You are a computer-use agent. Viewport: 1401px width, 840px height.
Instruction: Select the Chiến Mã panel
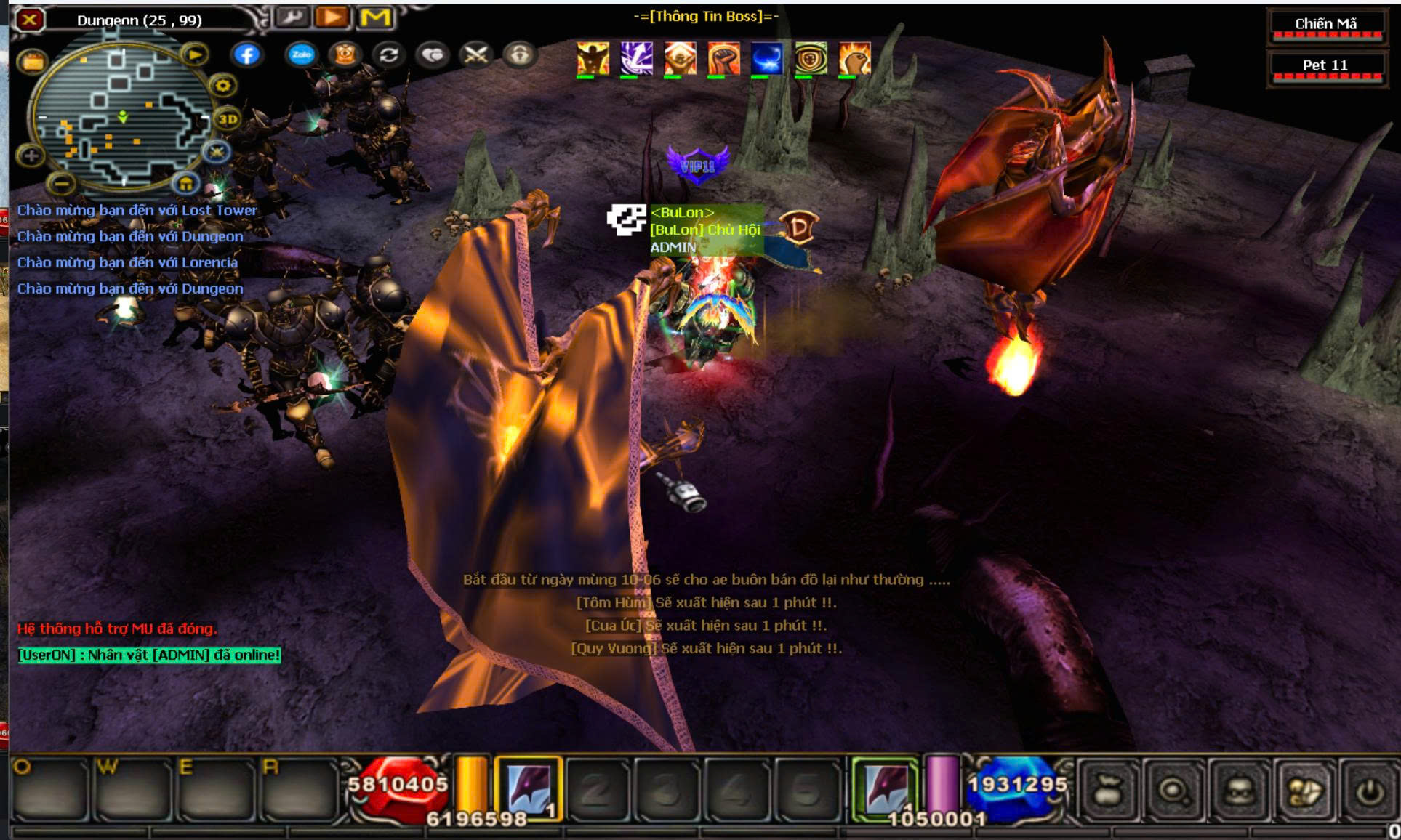pos(1325,25)
